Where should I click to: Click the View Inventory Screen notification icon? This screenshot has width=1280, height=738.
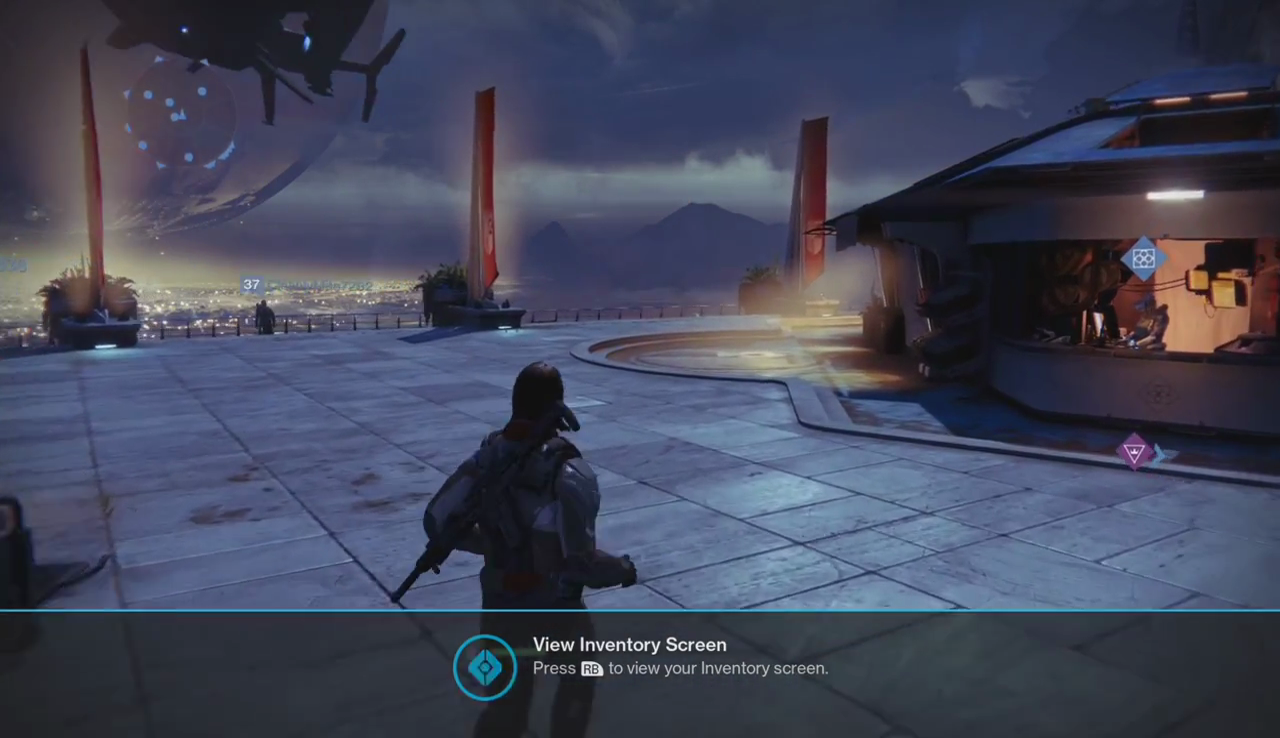tap(485, 667)
